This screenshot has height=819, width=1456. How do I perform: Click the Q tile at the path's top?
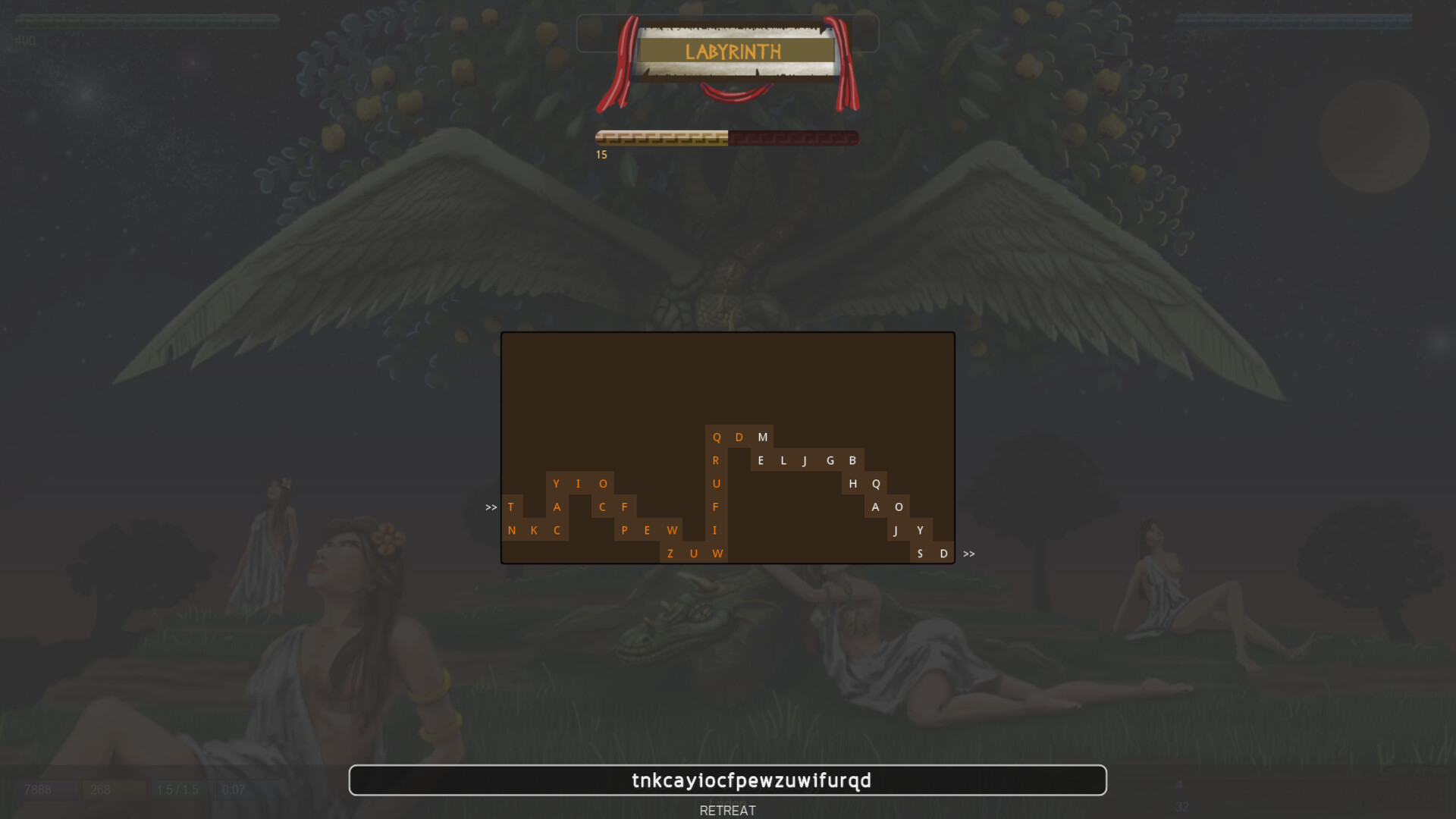click(716, 438)
